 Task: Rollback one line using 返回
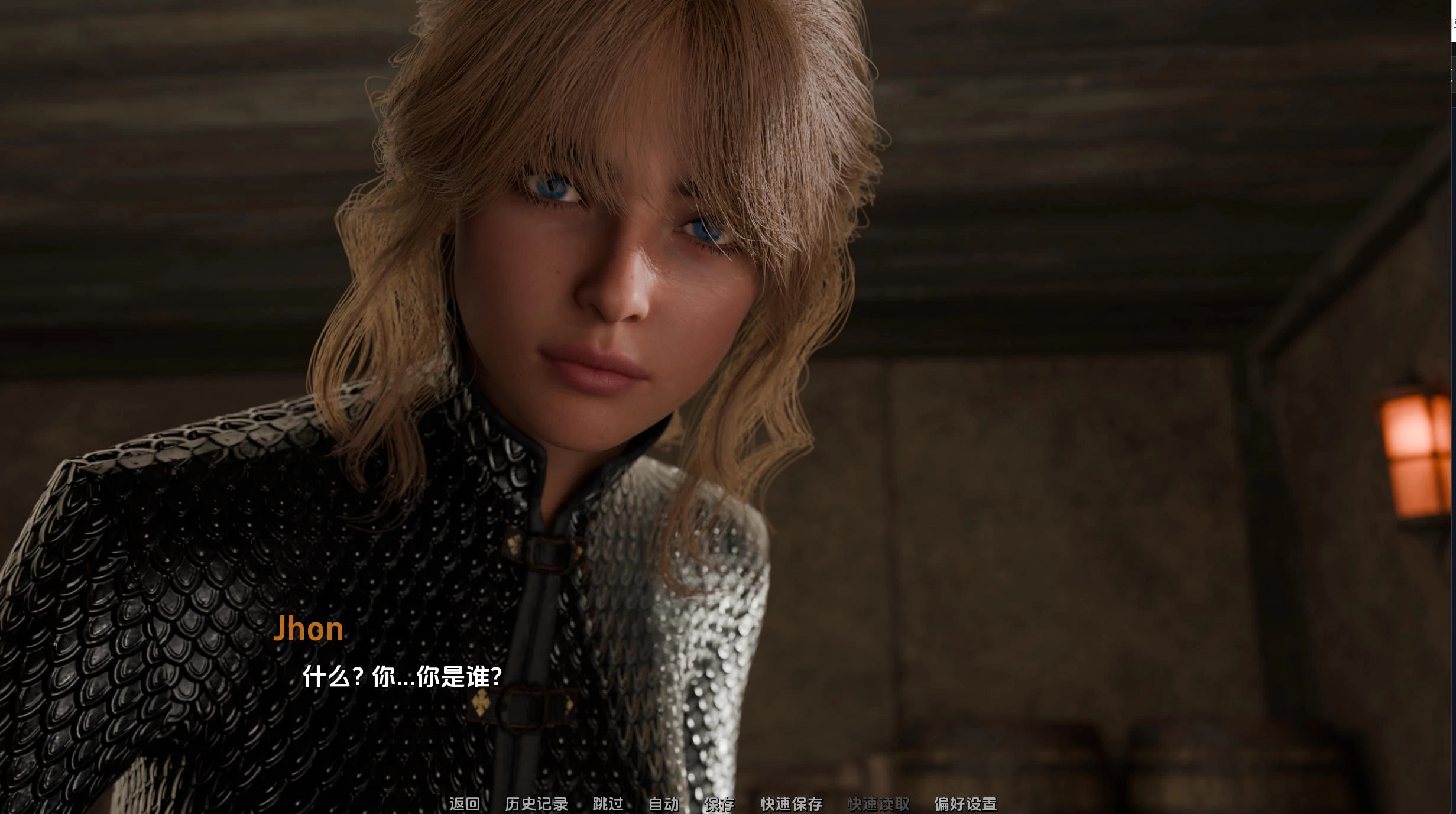tap(465, 805)
